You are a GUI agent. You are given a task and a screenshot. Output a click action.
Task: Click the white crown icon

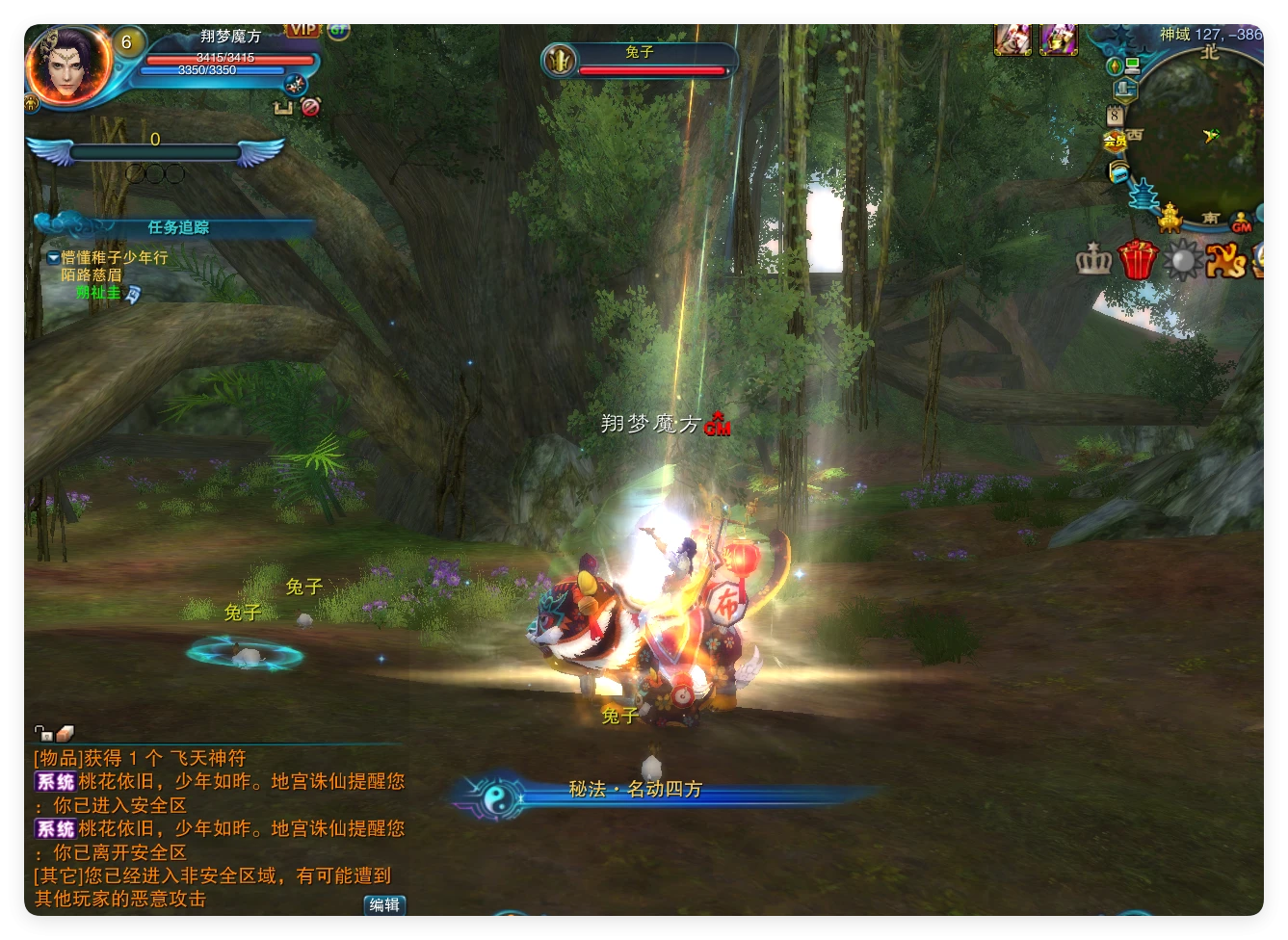[1093, 259]
